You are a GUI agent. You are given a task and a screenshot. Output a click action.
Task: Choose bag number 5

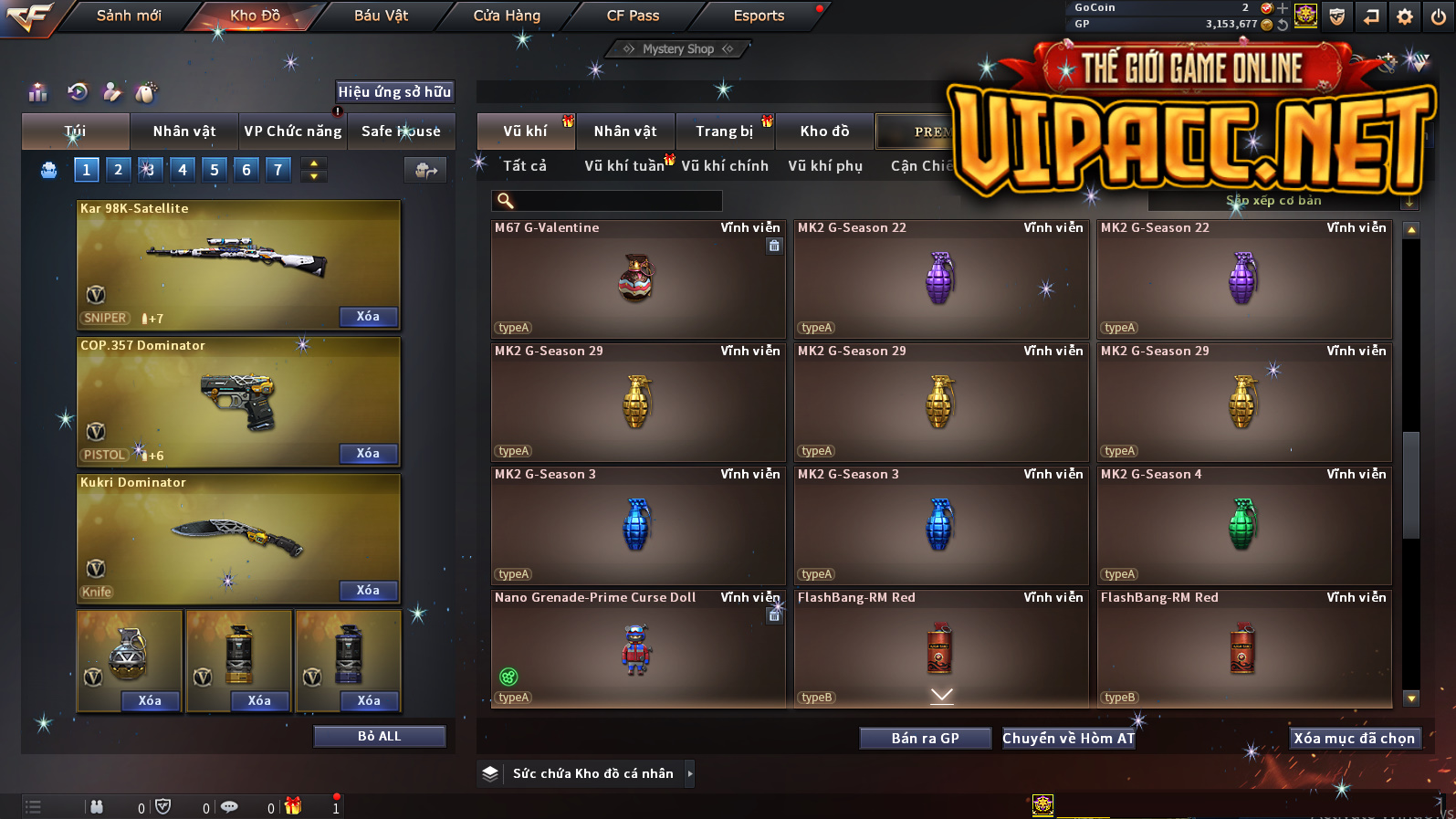[x=215, y=170]
